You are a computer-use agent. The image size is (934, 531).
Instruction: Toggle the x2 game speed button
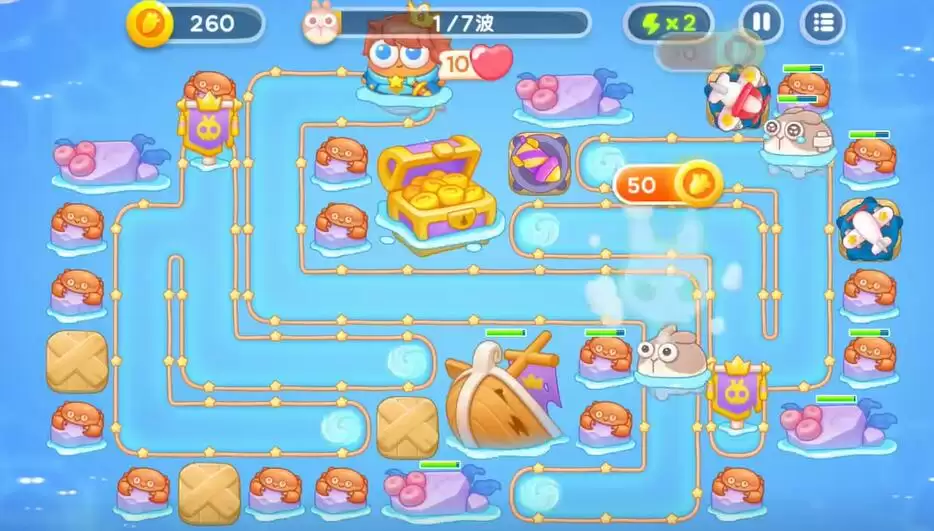coord(668,23)
